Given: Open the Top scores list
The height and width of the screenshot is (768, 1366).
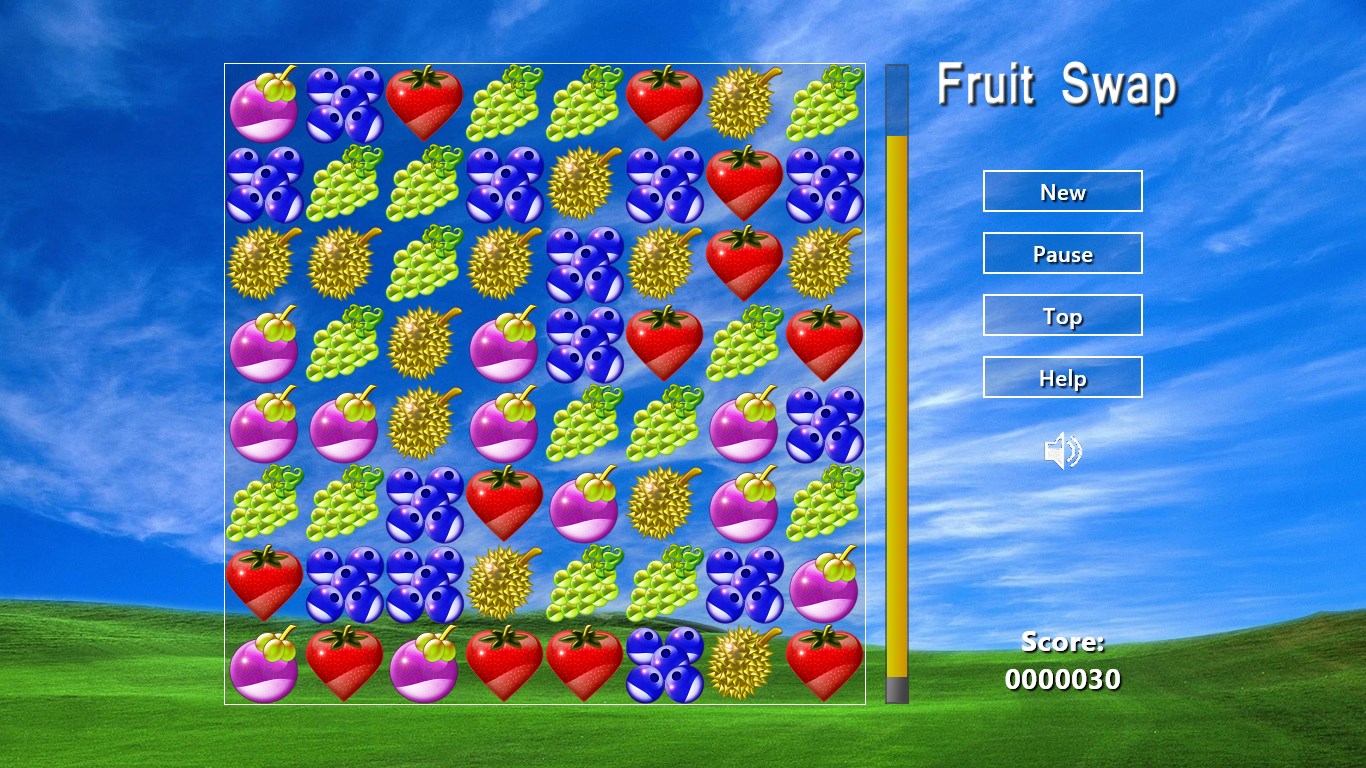Looking at the screenshot, I should (1062, 315).
